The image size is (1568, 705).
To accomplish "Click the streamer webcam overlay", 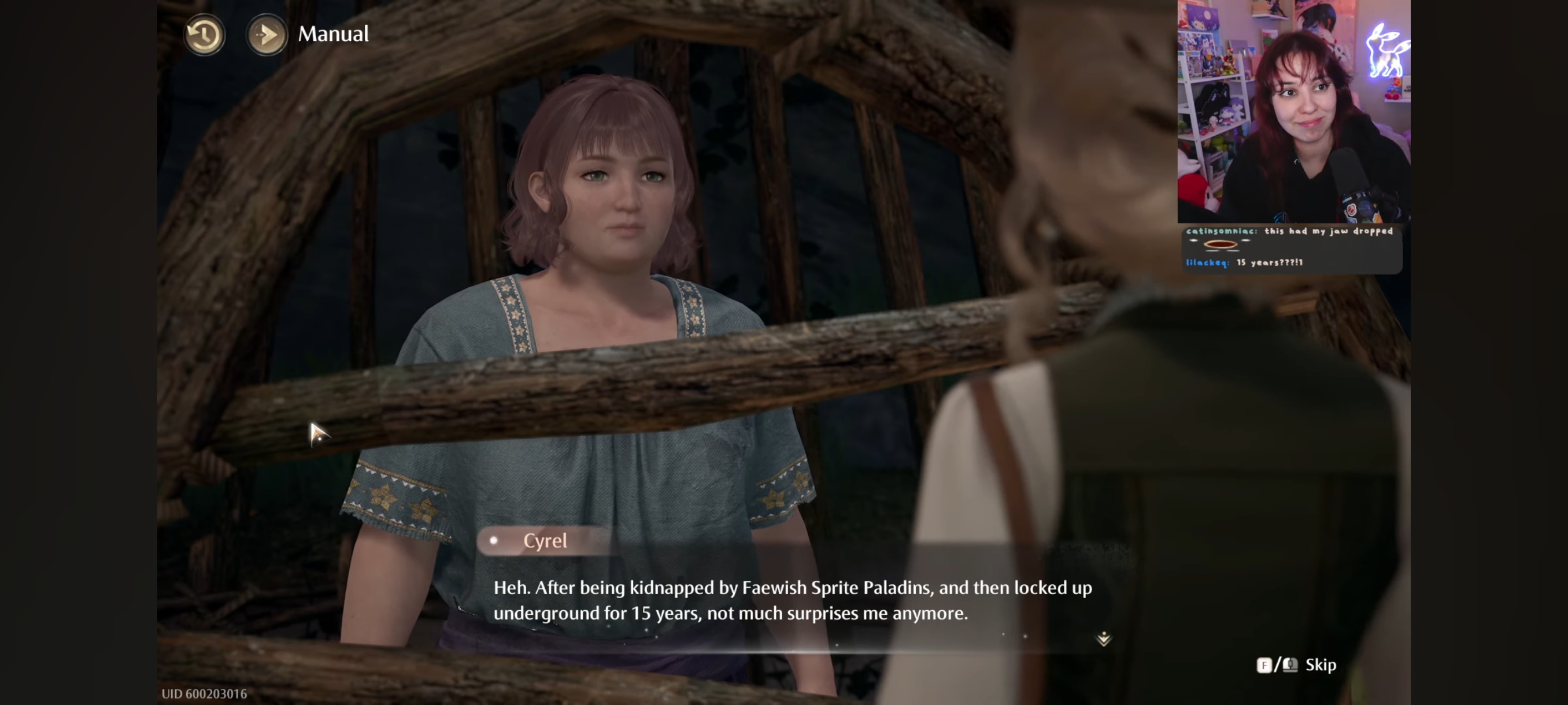I will click(x=1293, y=112).
